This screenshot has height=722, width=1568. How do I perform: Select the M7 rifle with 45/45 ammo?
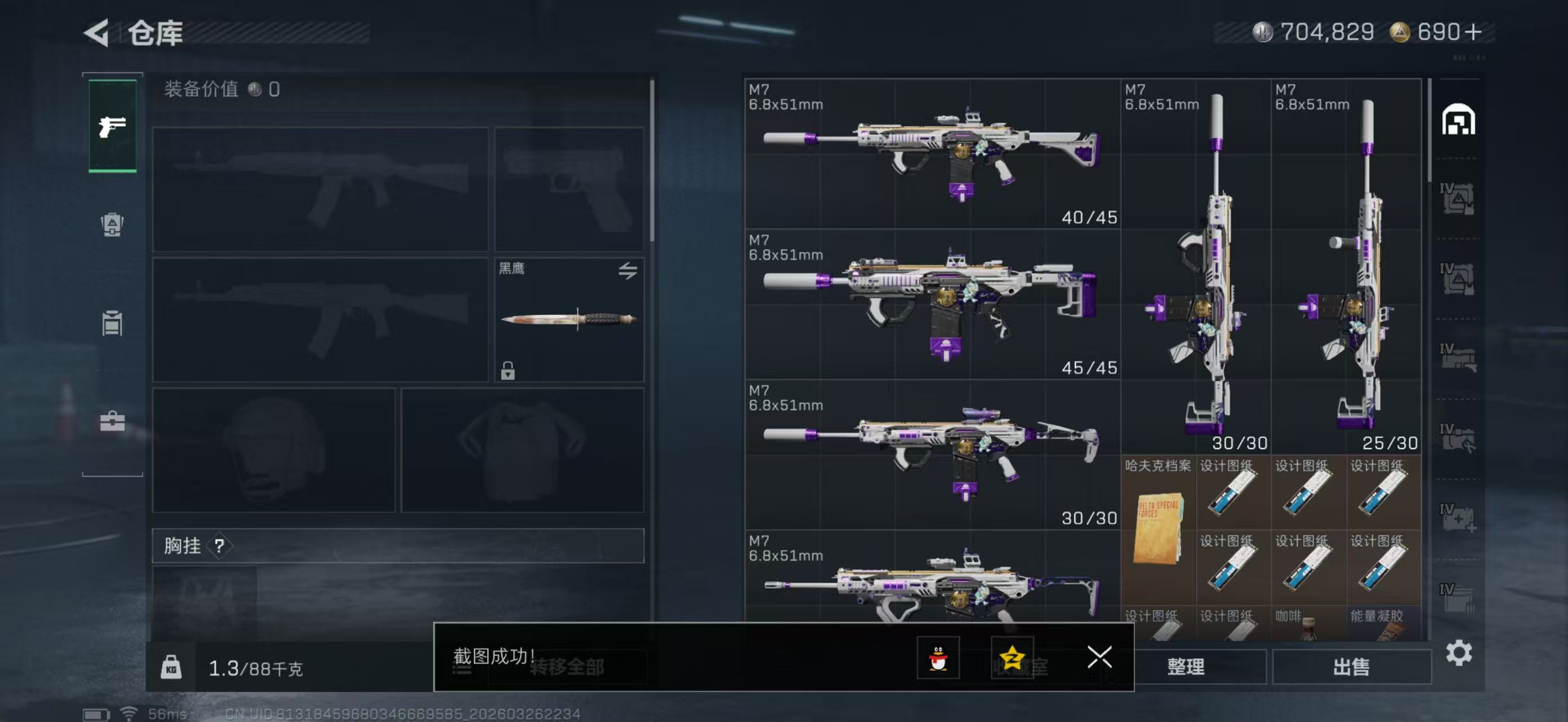[x=932, y=305]
